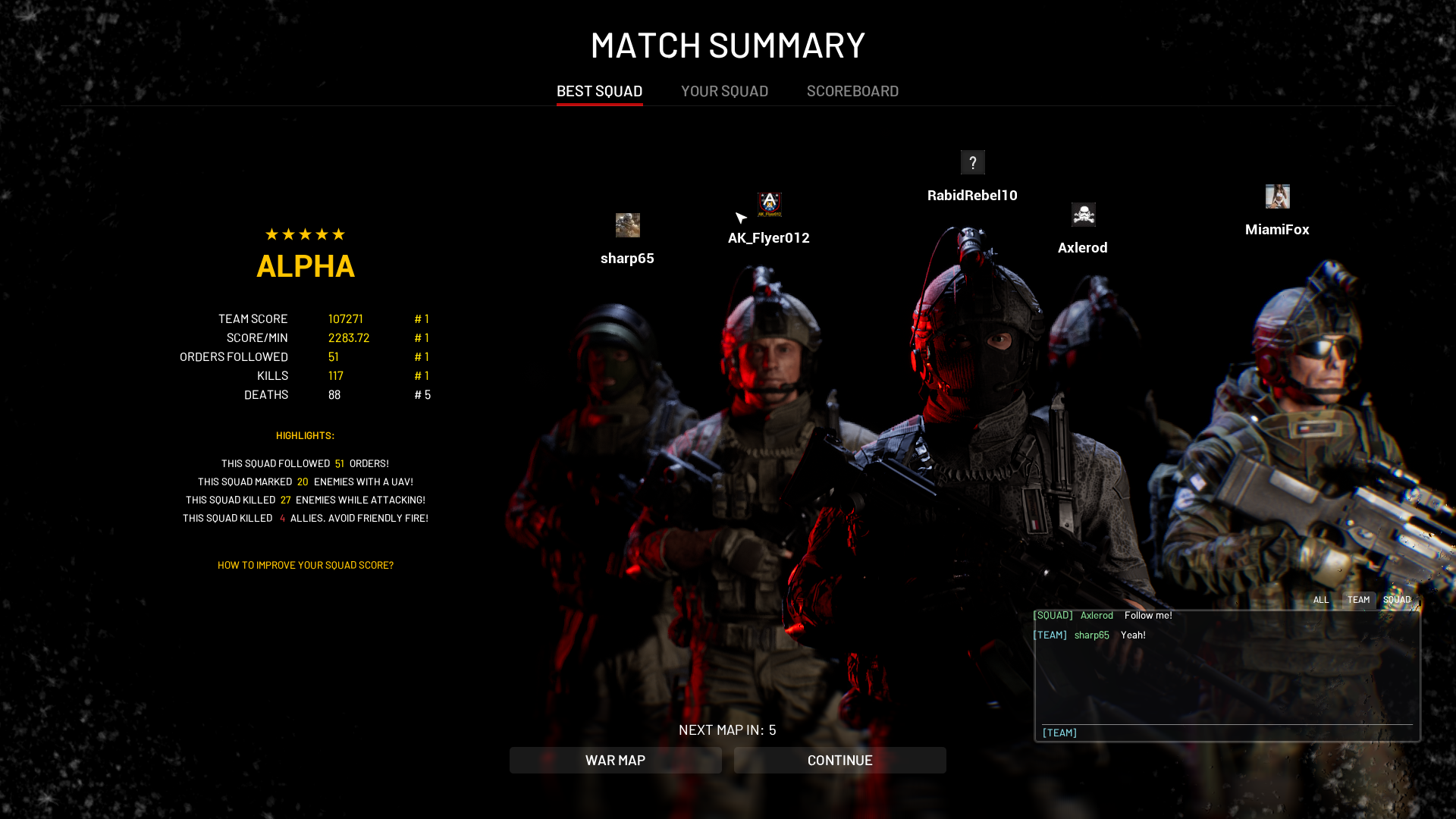
Task: Switch chat to Team channel
Action: click(1358, 600)
